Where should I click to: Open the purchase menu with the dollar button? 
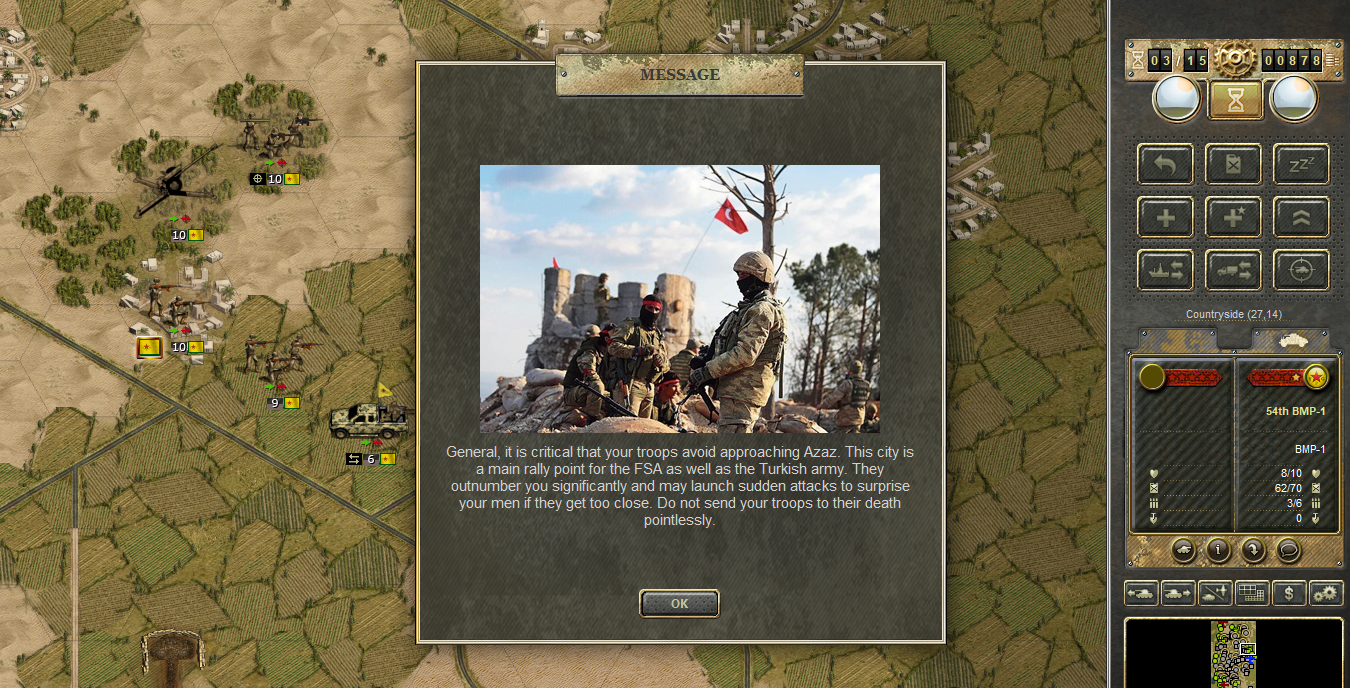tap(1289, 593)
